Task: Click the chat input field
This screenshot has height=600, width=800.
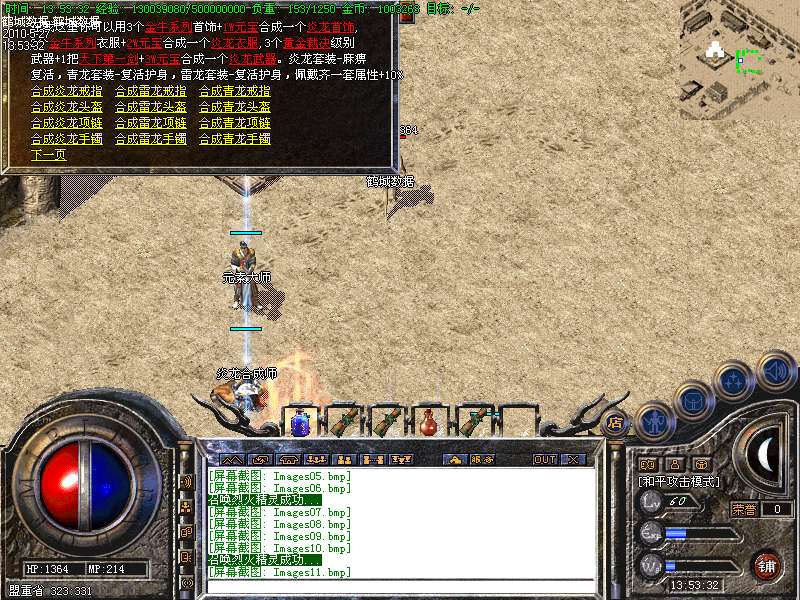Action: tap(400, 587)
